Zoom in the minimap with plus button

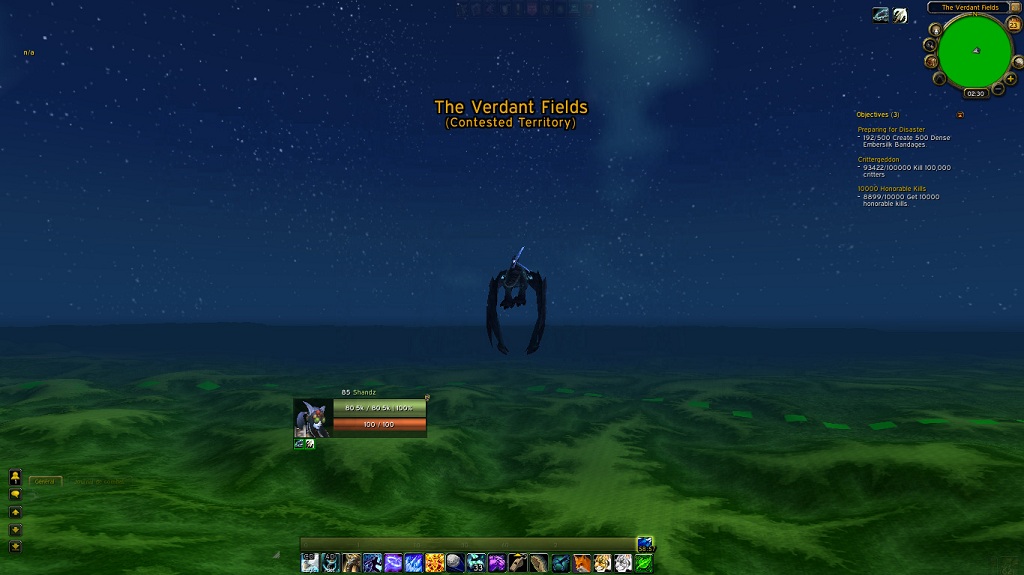[x=1011, y=78]
